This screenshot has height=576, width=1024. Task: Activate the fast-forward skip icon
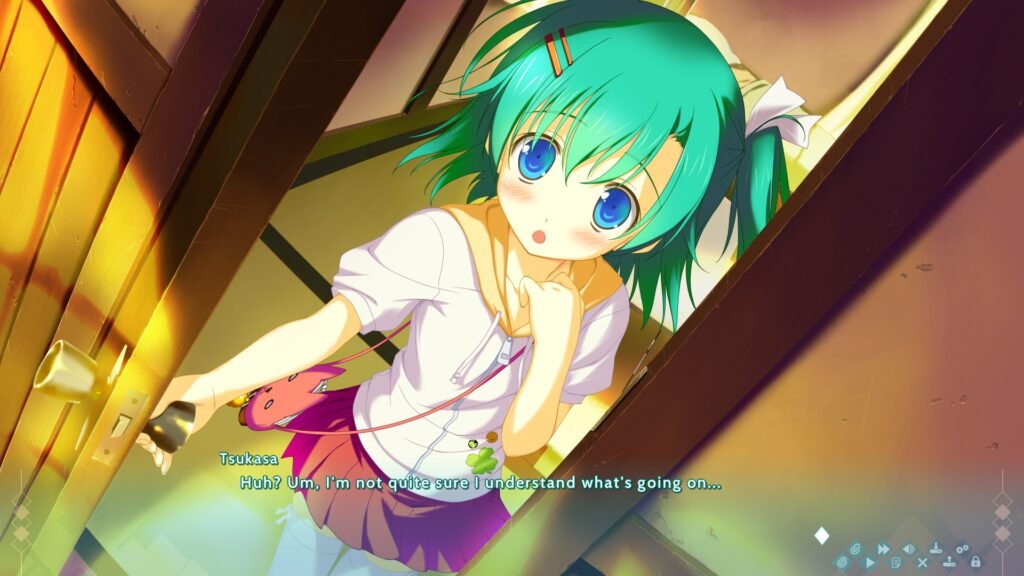point(883,549)
